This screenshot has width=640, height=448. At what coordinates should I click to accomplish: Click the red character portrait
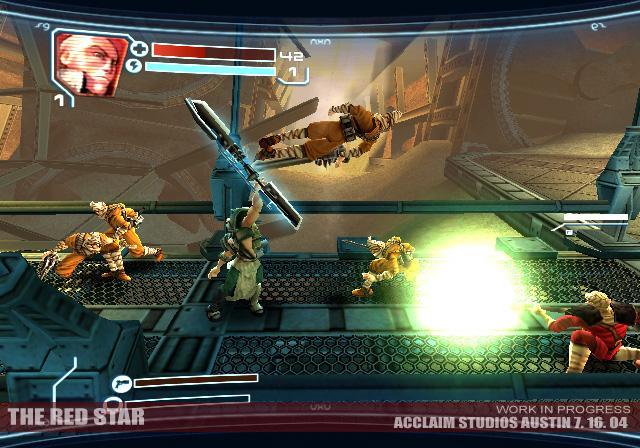click(88, 64)
